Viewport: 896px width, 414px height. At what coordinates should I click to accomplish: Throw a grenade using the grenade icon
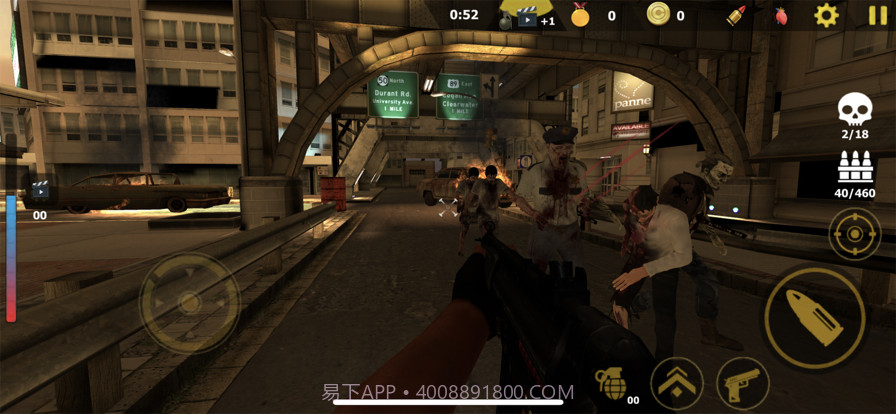(609, 382)
